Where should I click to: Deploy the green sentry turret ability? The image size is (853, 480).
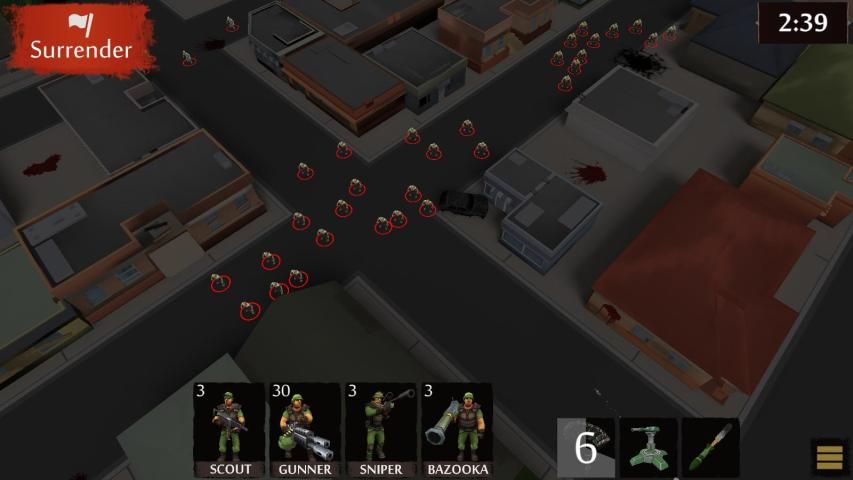point(648,447)
